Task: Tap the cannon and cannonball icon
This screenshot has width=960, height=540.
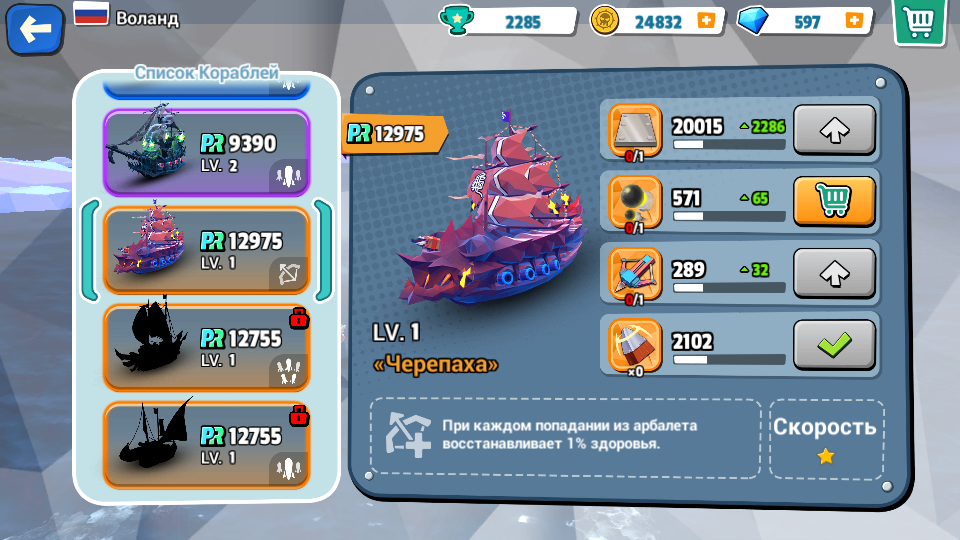Action: (635, 202)
